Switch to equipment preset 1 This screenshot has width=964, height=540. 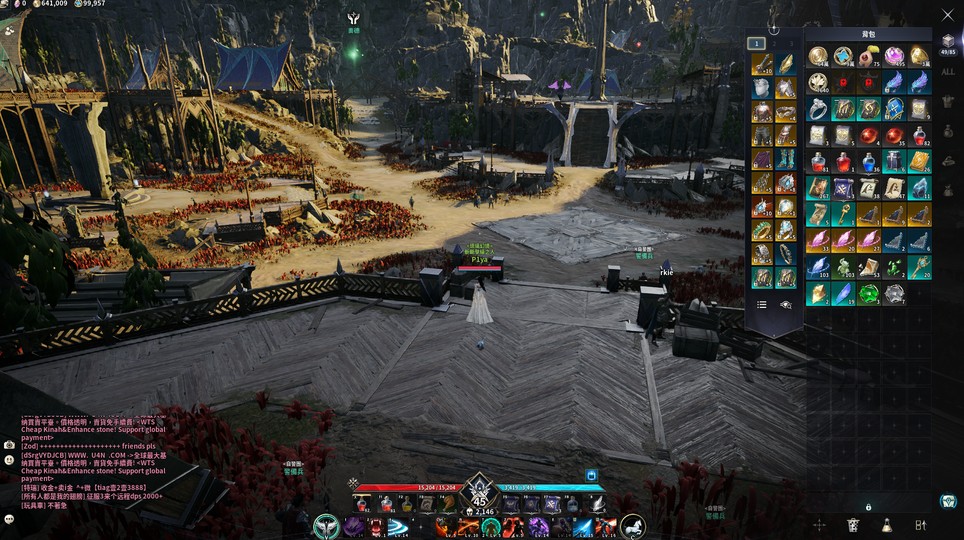[x=757, y=43]
